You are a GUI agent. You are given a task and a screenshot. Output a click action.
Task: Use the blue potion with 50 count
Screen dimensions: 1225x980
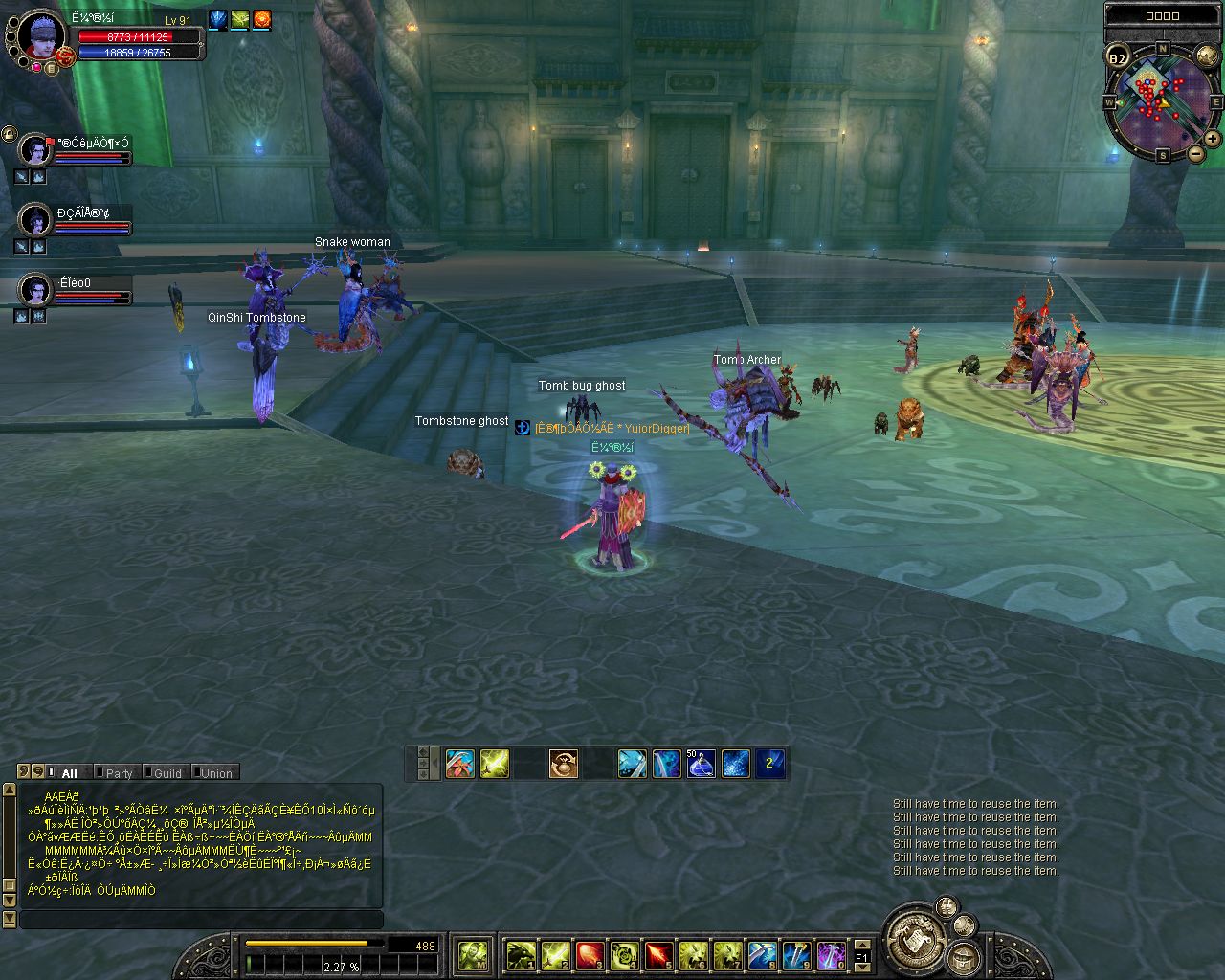tap(701, 764)
